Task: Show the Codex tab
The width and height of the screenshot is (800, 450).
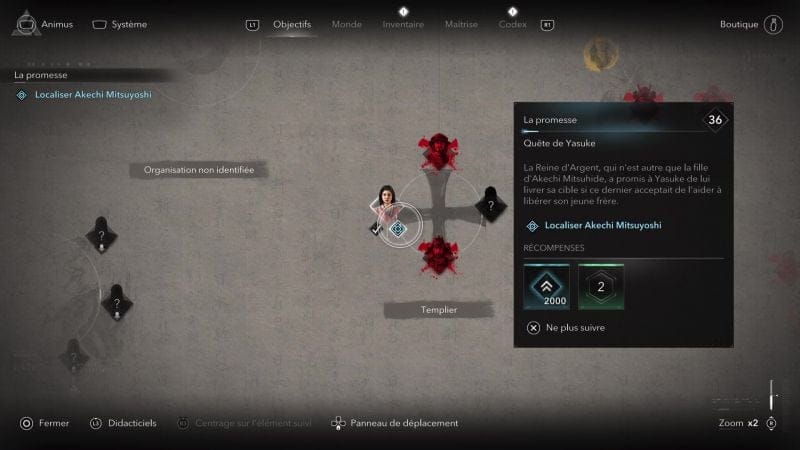Action: pos(512,24)
